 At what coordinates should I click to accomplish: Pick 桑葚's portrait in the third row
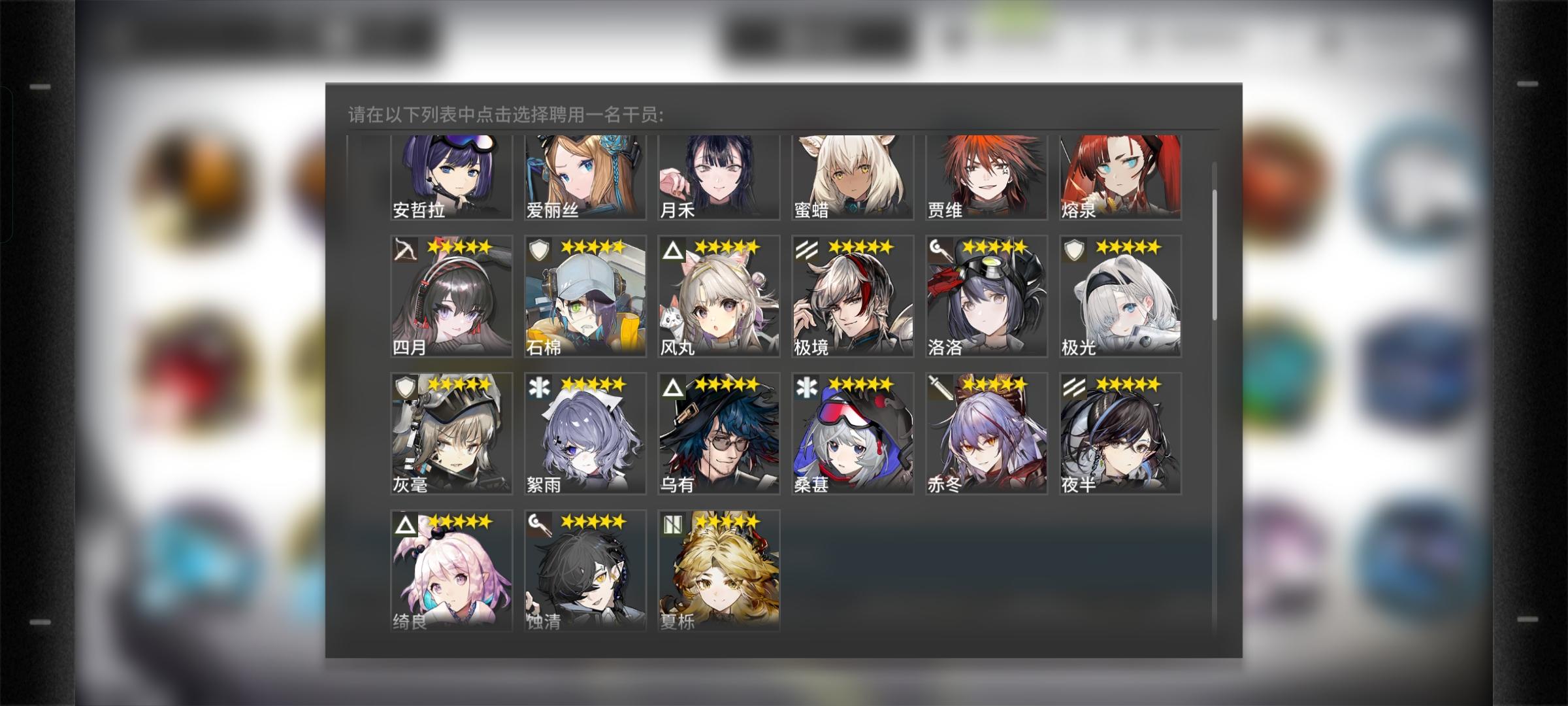pos(853,431)
